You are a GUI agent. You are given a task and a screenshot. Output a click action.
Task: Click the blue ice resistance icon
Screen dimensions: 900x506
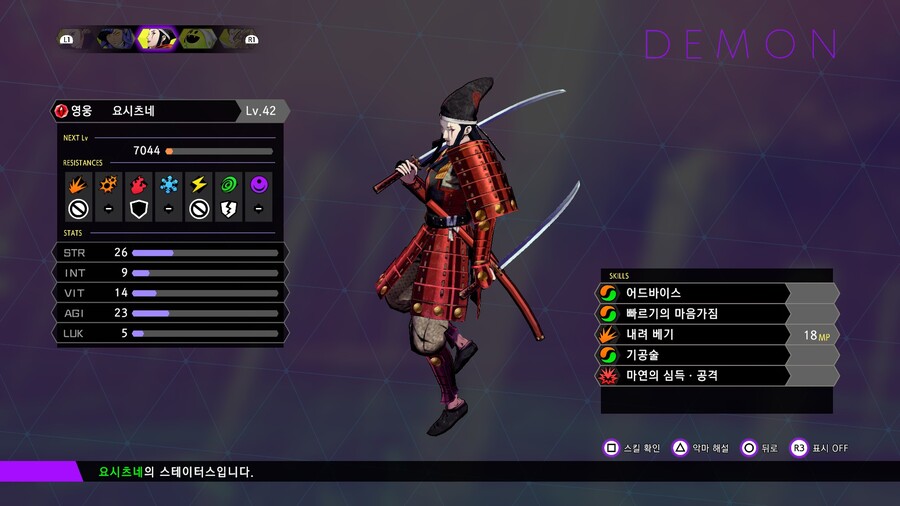point(168,185)
